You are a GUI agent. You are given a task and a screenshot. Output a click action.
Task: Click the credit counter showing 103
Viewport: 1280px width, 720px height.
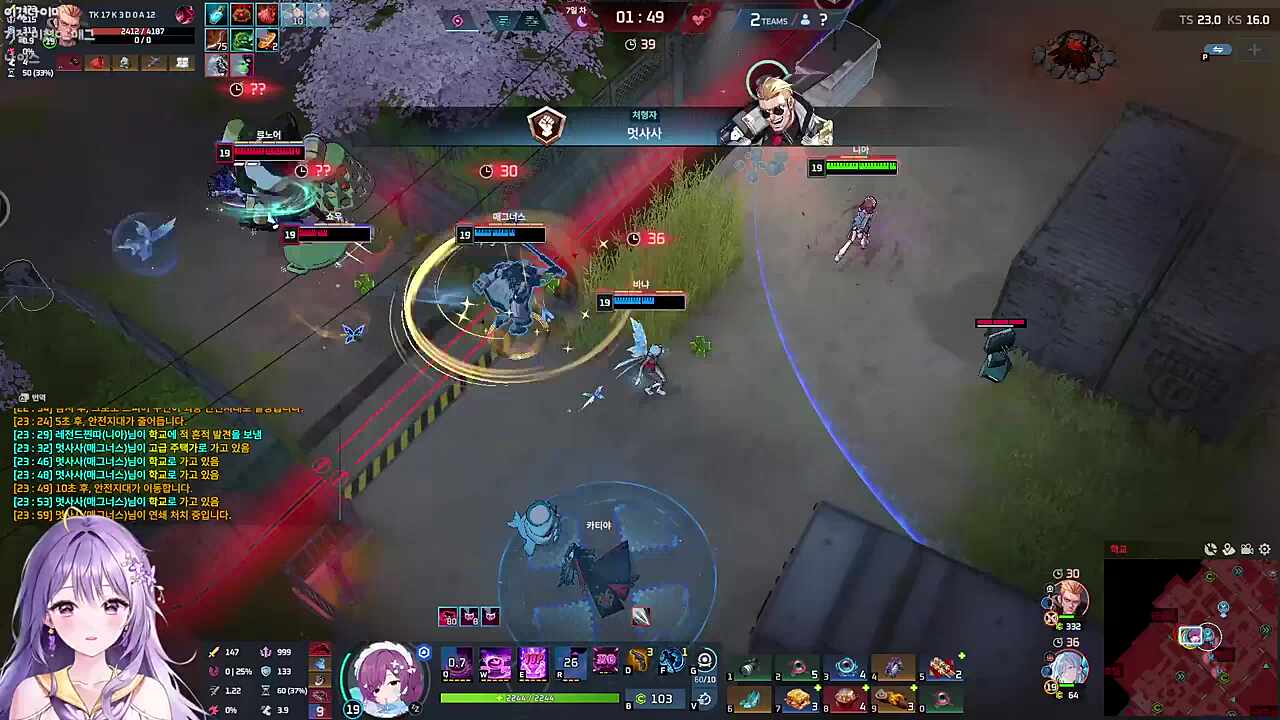(656, 699)
